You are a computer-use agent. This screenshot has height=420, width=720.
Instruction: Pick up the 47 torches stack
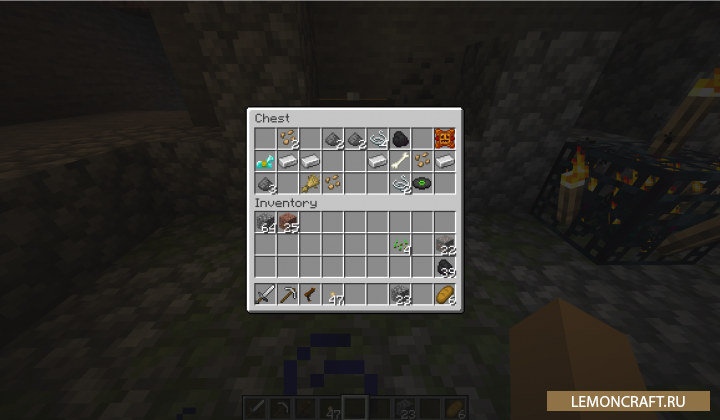(x=333, y=295)
